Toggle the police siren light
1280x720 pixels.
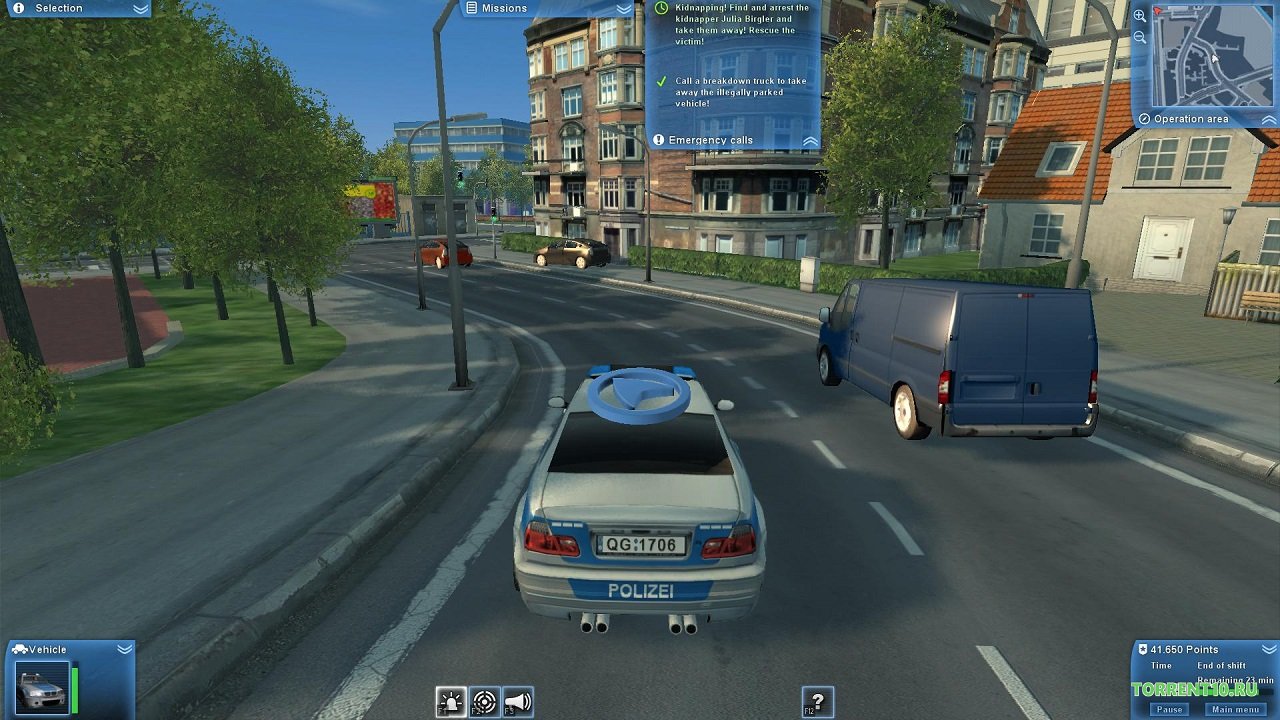click(451, 702)
